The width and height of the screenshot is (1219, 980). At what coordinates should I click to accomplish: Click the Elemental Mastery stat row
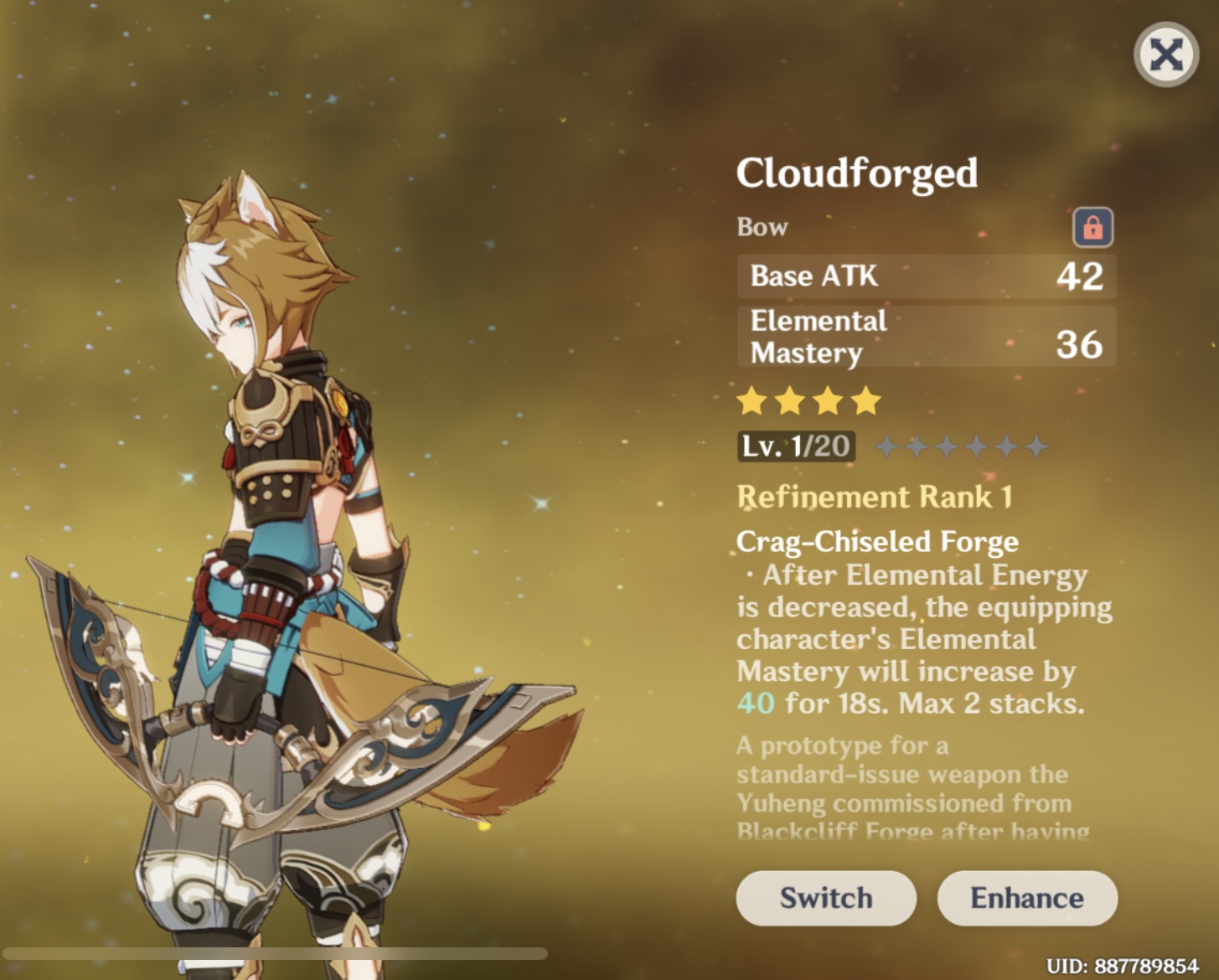(926, 336)
